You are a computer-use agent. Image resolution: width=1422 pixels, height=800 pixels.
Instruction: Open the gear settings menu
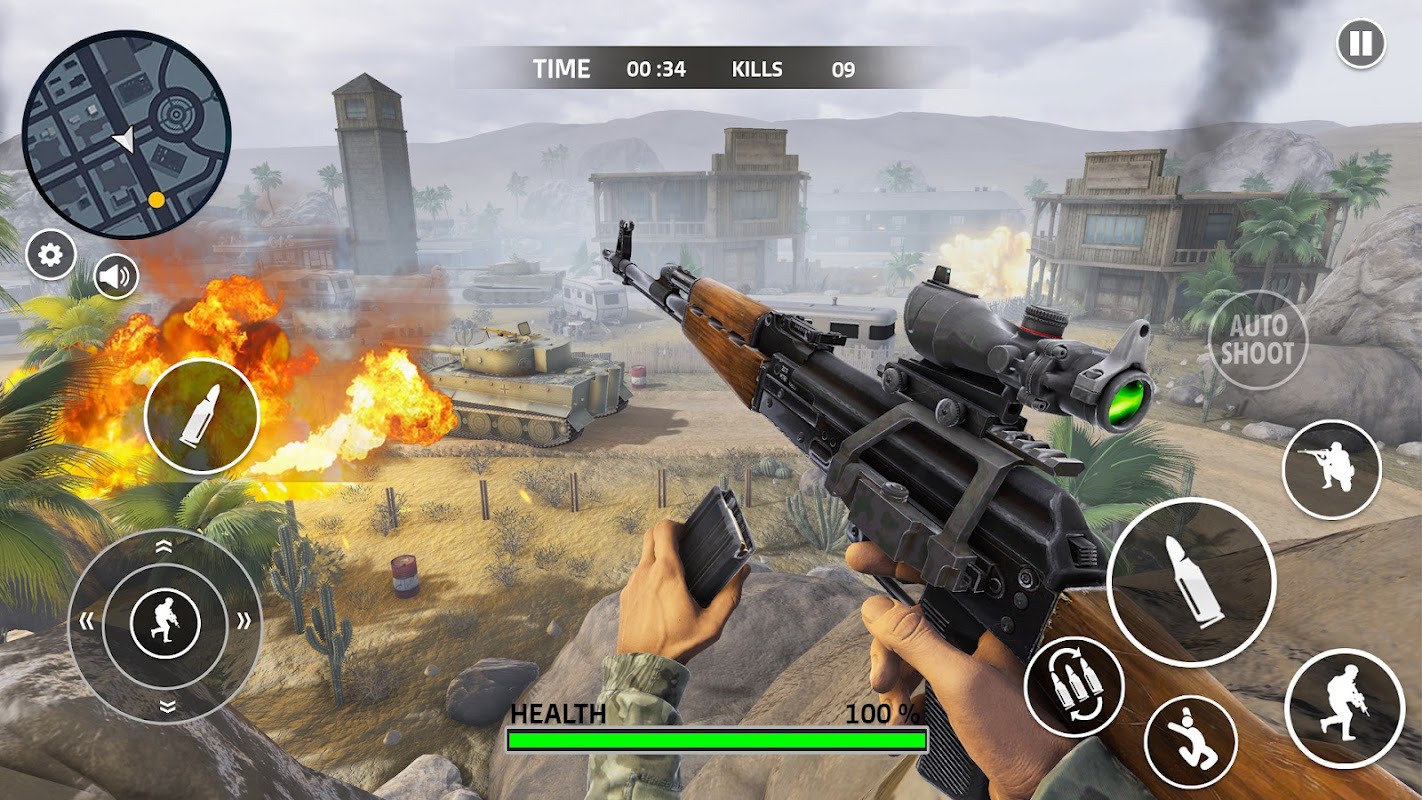tap(50, 256)
